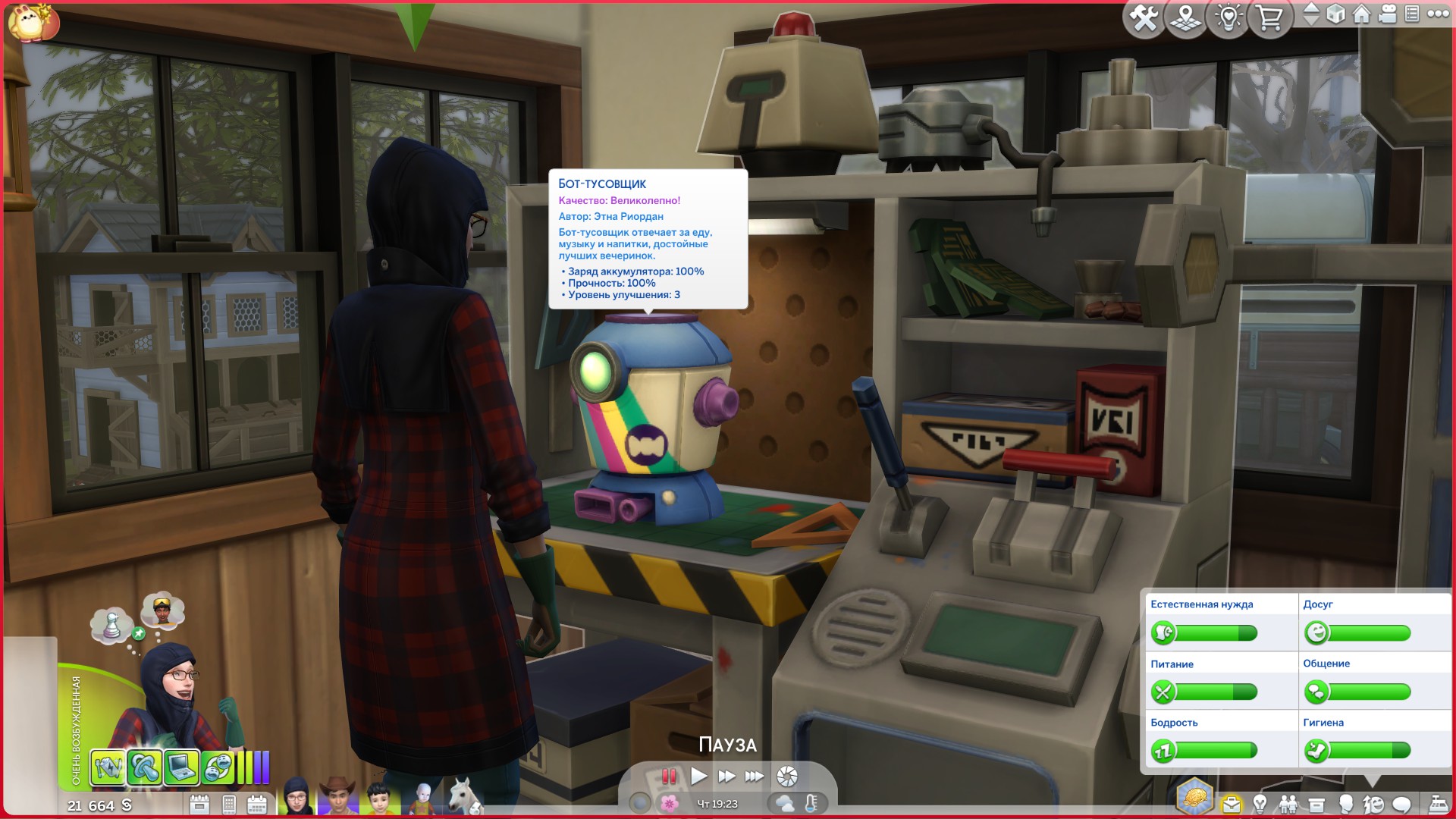The width and height of the screenshot is (1456, 819).
Task: Open Build Mode with hammer and wrench icon
Action: 1143,18
